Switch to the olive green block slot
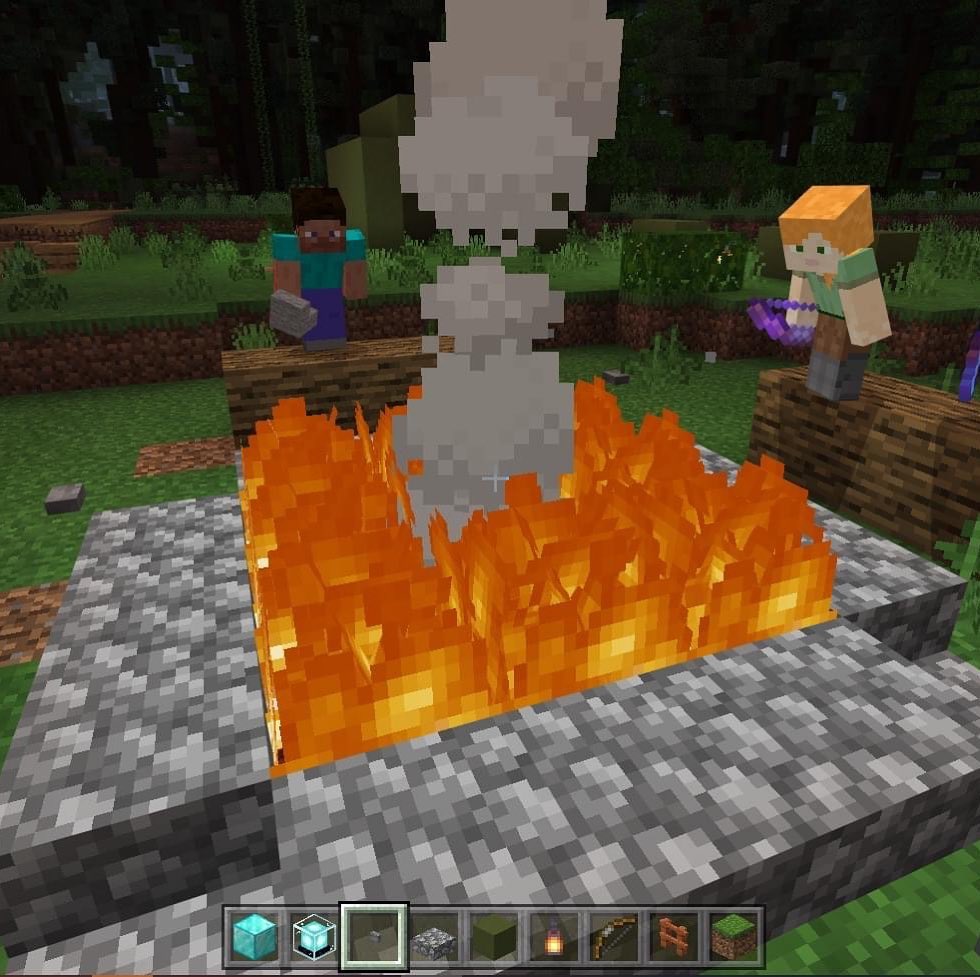 [494, 937]
